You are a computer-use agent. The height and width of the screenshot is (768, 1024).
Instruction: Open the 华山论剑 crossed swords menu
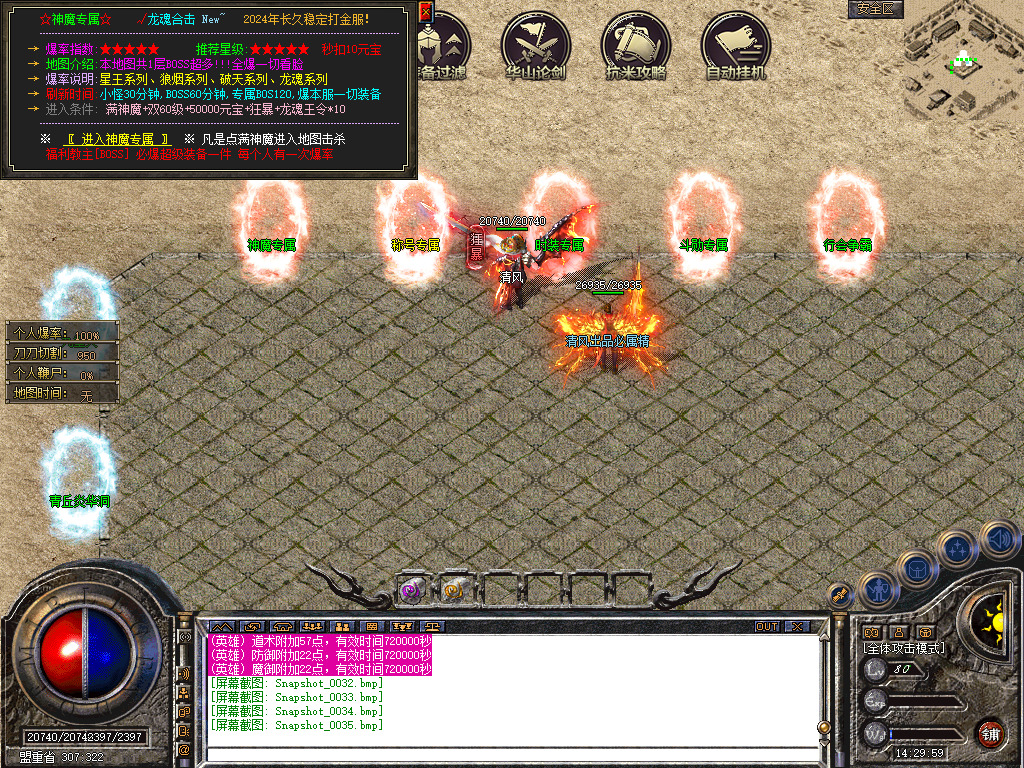click(x=536, y=43)
